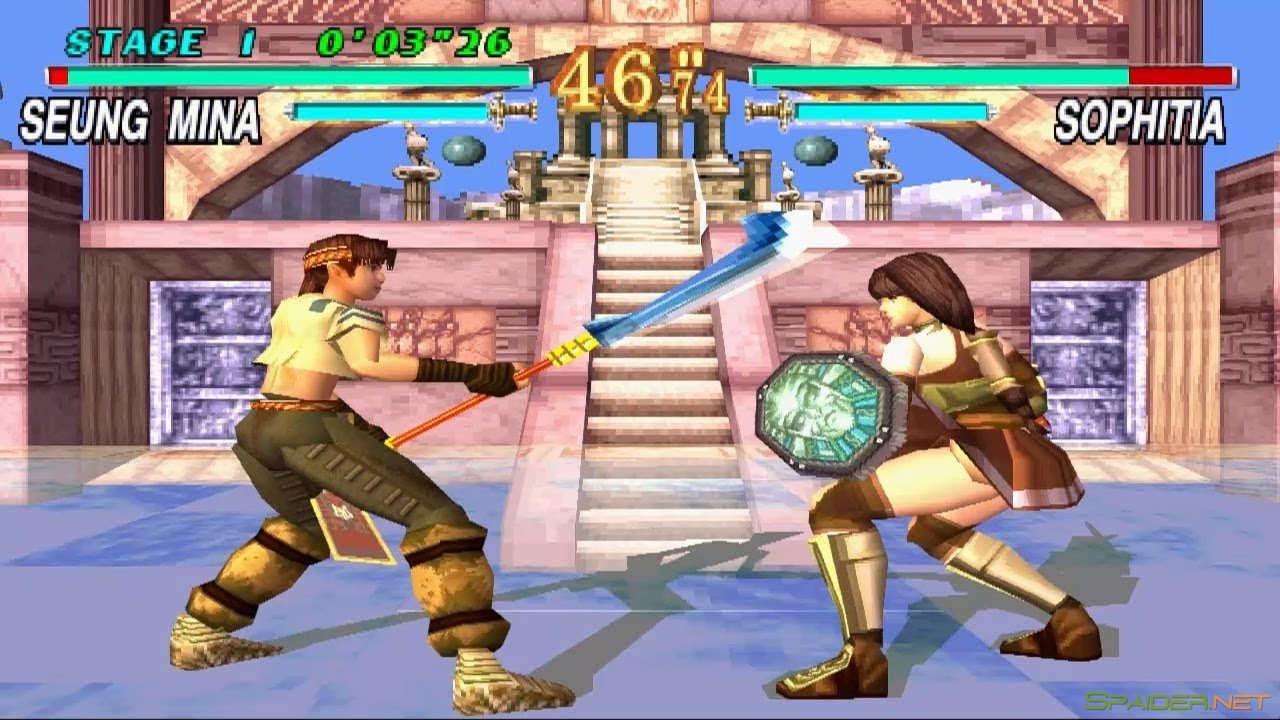Select the SOPHITIA name label
This screenshot has width=1280, height=720.
pyautogui.click(x=1140, y=120)
